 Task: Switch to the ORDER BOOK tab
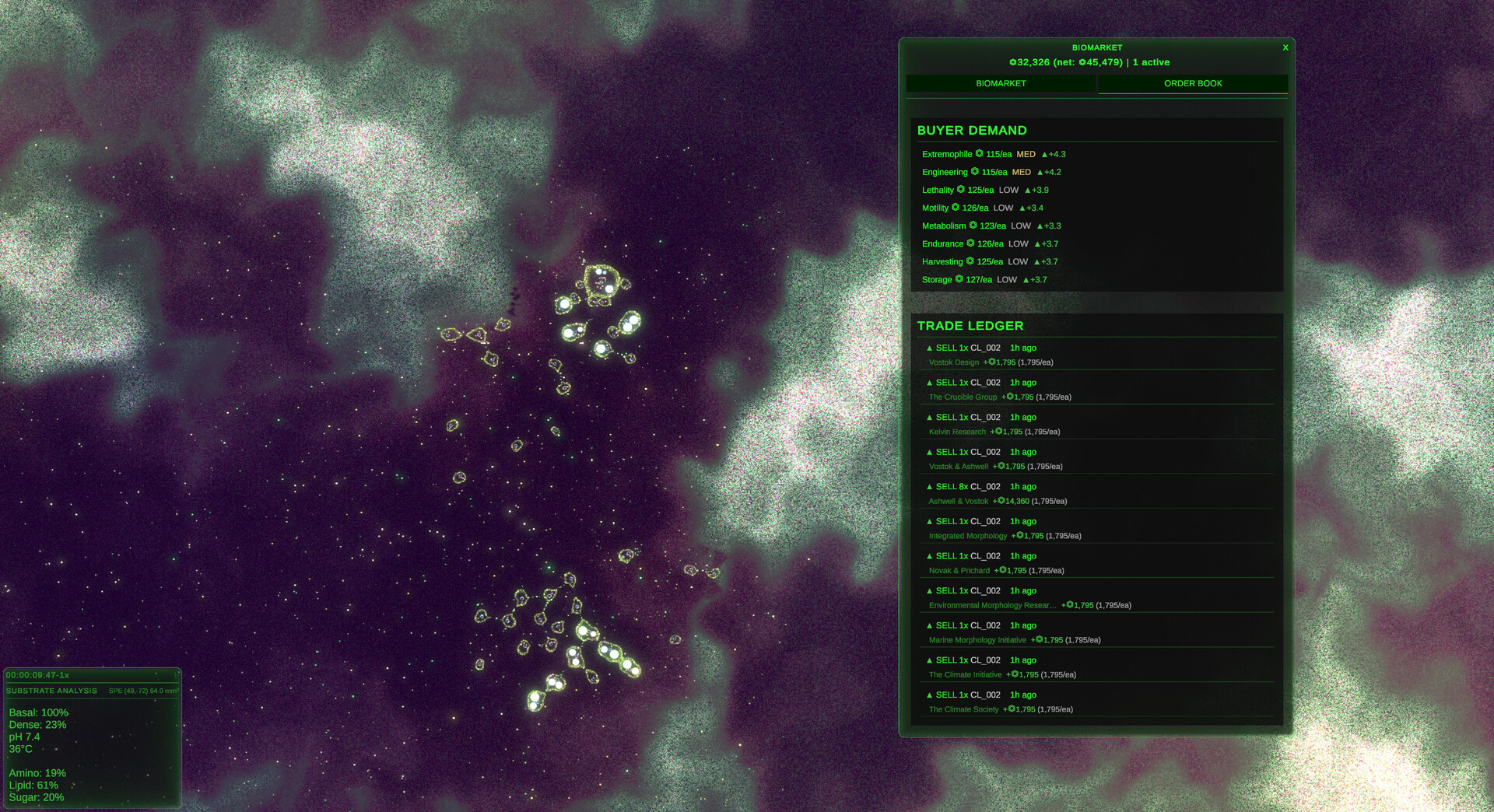(1192, 83)
